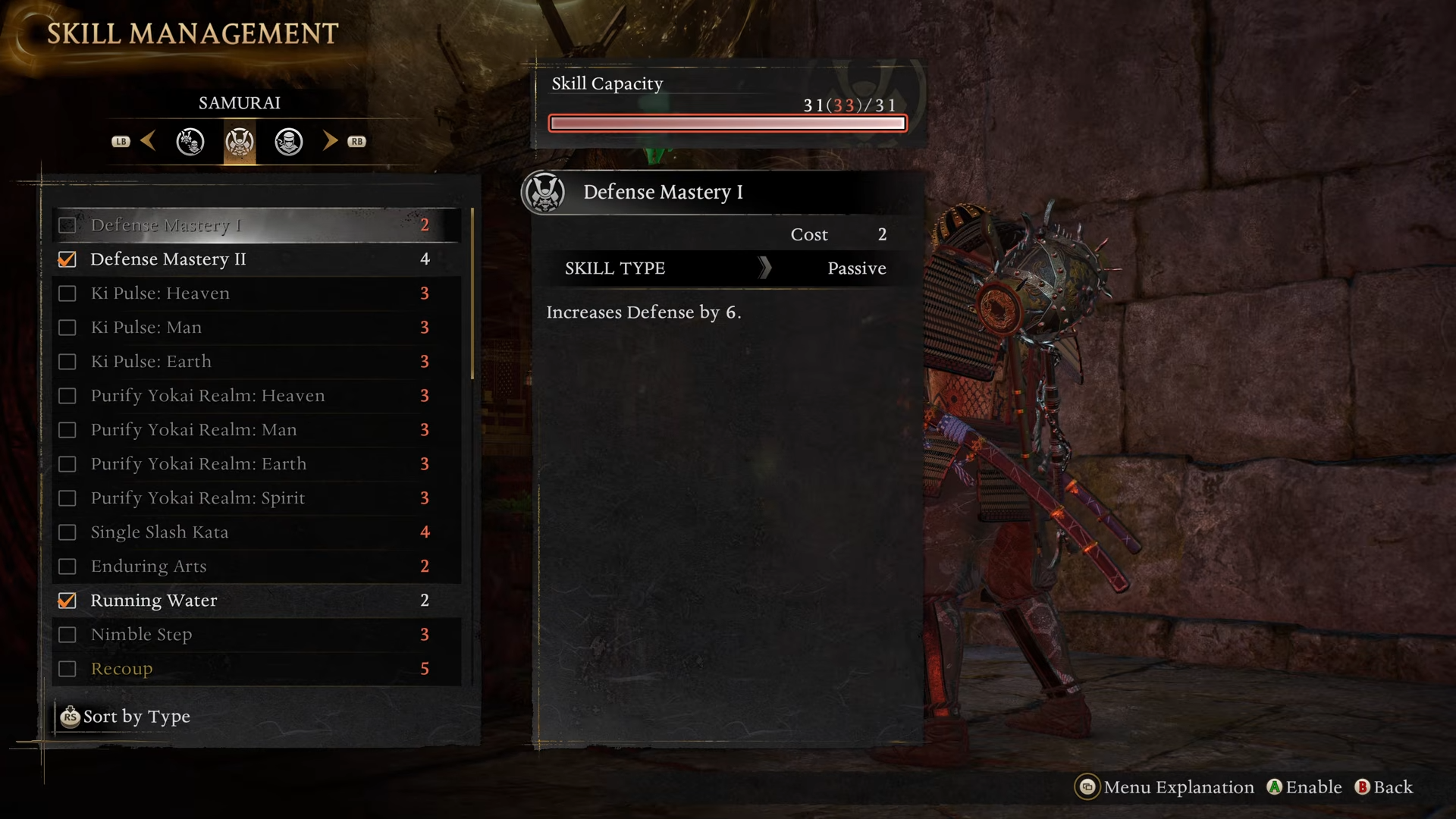The width and height of the screenshot is (1456, 819).
Task: Enable the Ki Pulse: Heaven skill
Action: click(67, 293)
